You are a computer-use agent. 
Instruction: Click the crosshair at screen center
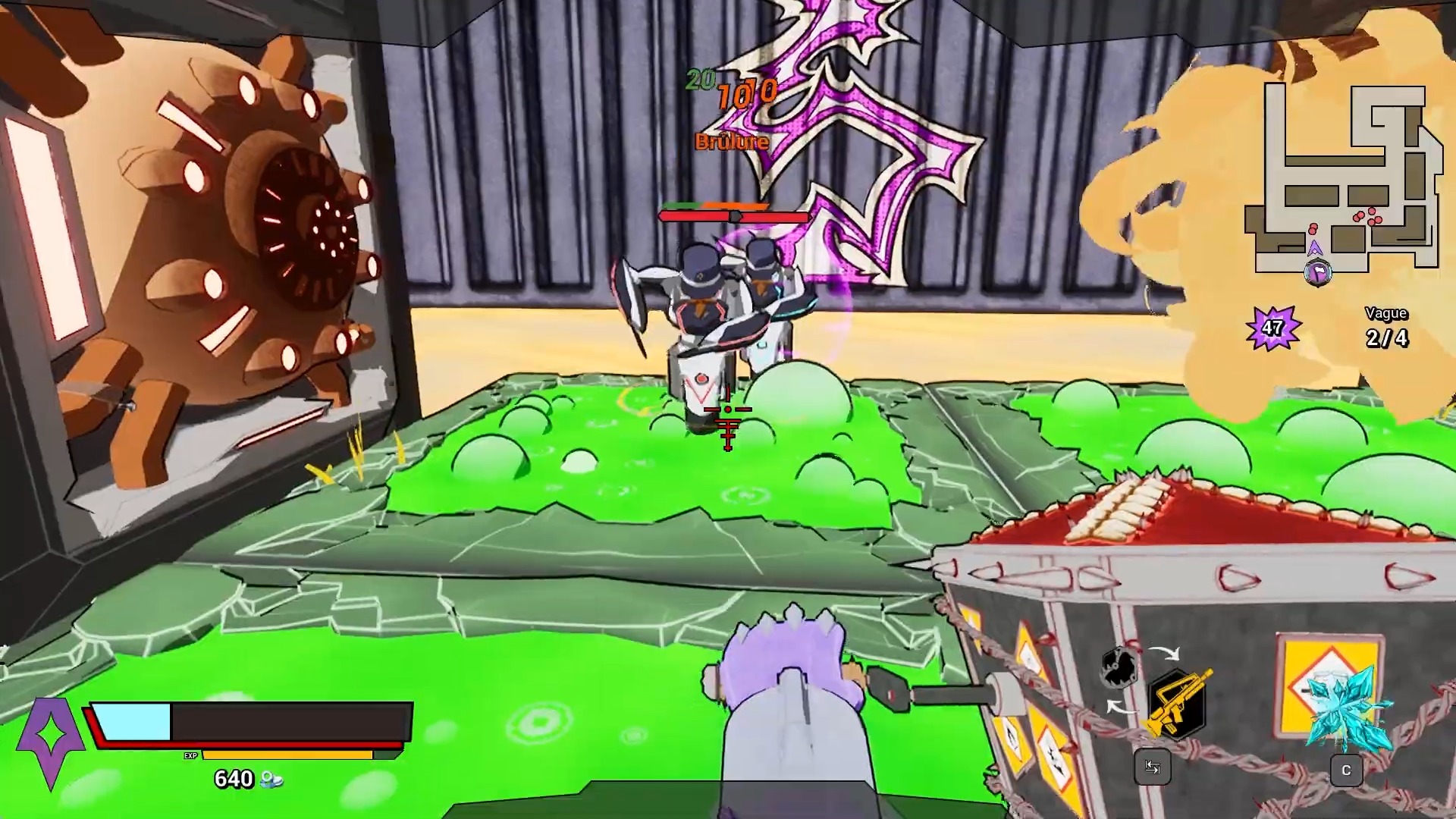pos(728,409)
